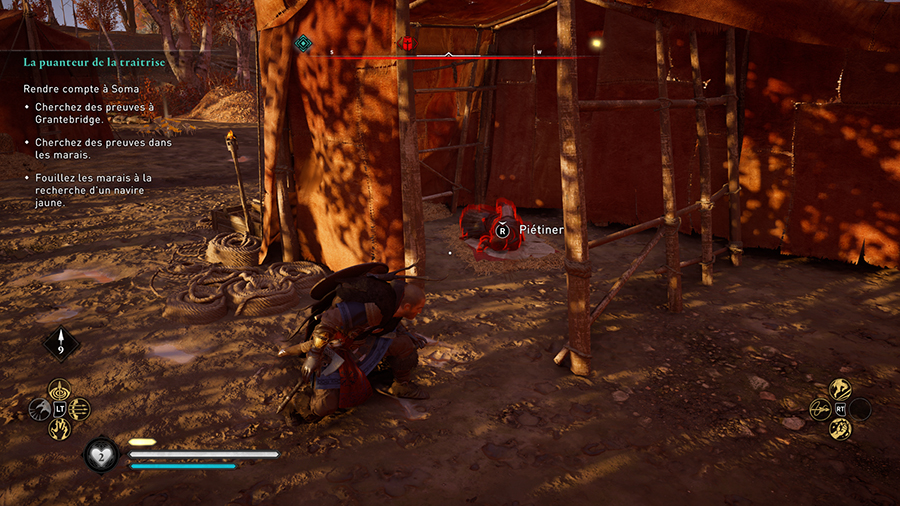Activate the top melee ability icon
This screenshot has width=900, height=506.
[x=840, y=389]
